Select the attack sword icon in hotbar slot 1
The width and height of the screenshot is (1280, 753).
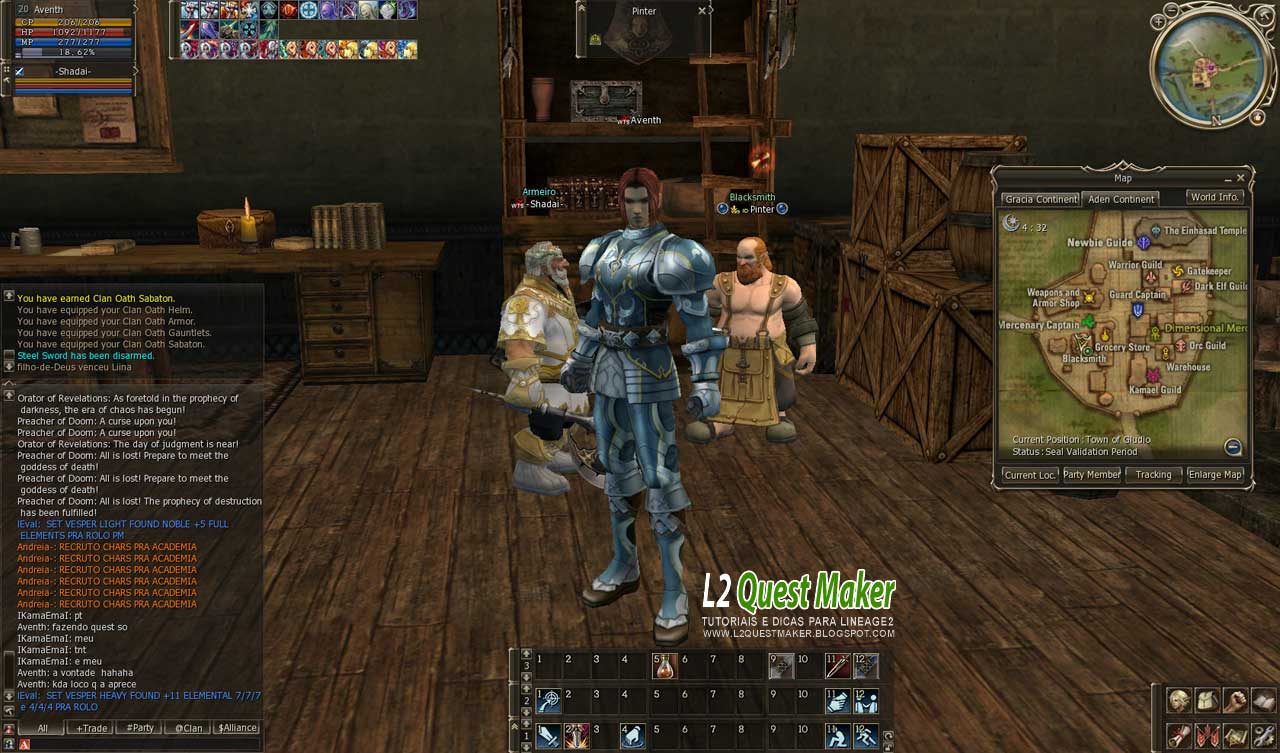[547, 736]
